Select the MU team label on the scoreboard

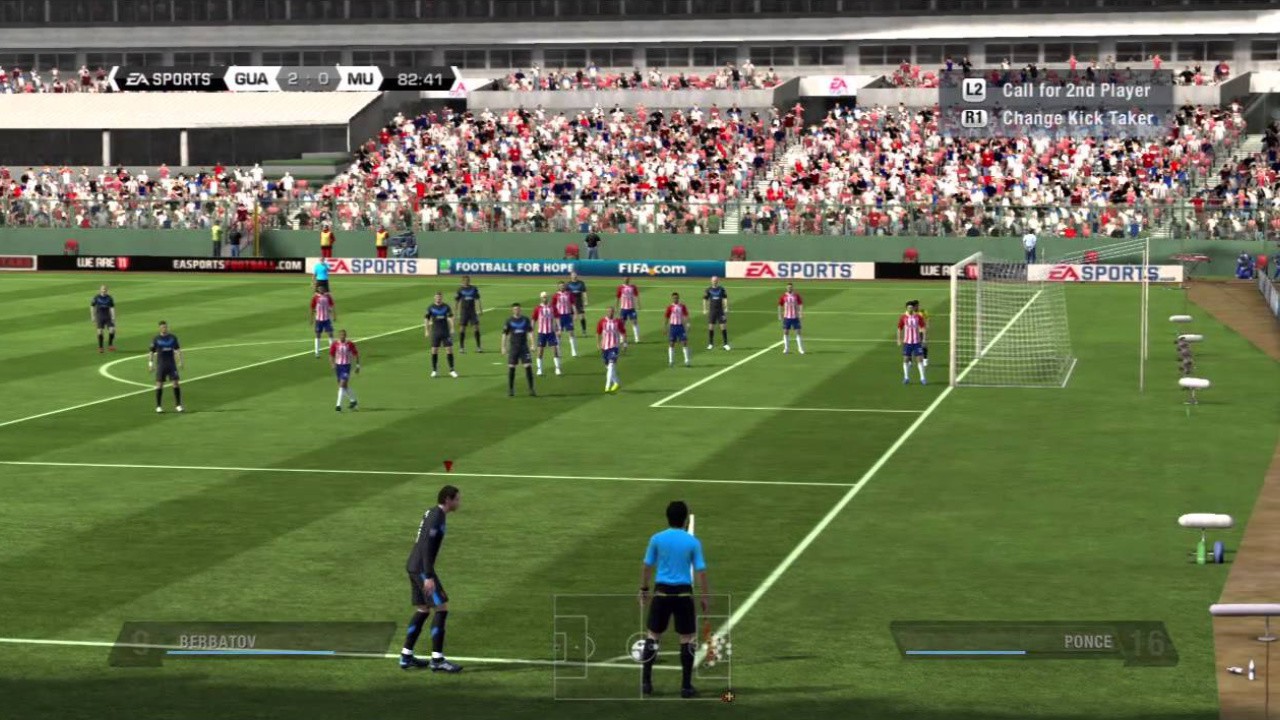click(362, 77)
